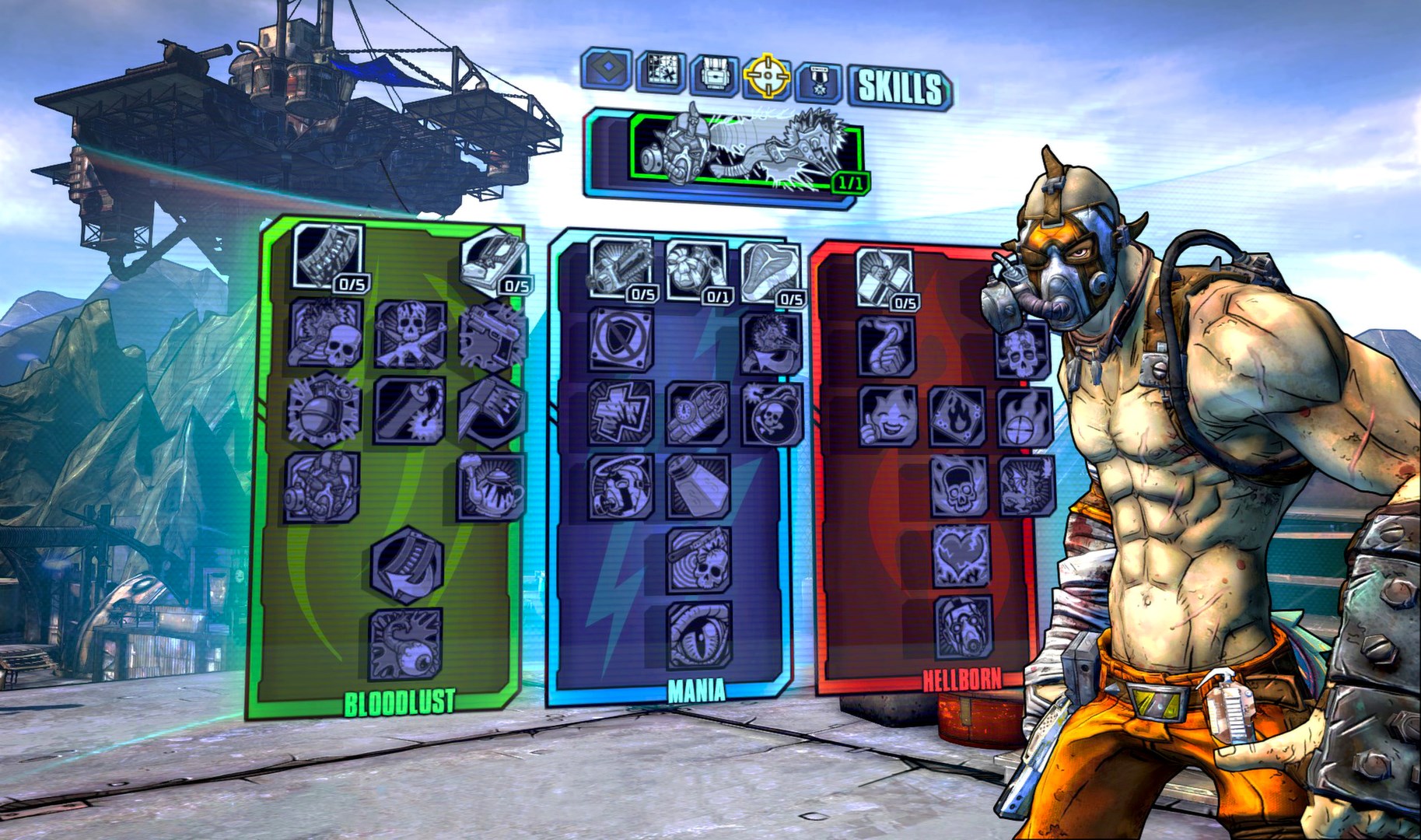This screenshot has width=1421, height=840.
Task: Select the skull-faced bomb skill in Mania
Action: (x=772, y=413)
